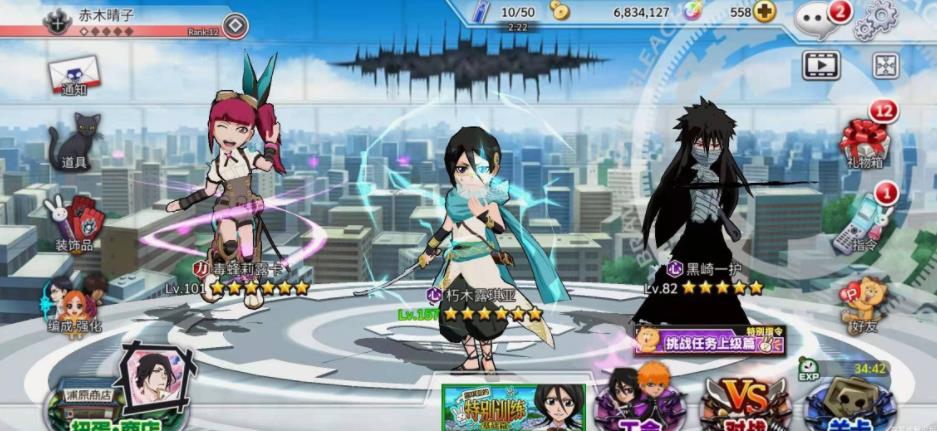Open the 挑战任务上级篇 challenge mission banner
The width and height of the screenshot is (937, 431).
coord(708,340)
